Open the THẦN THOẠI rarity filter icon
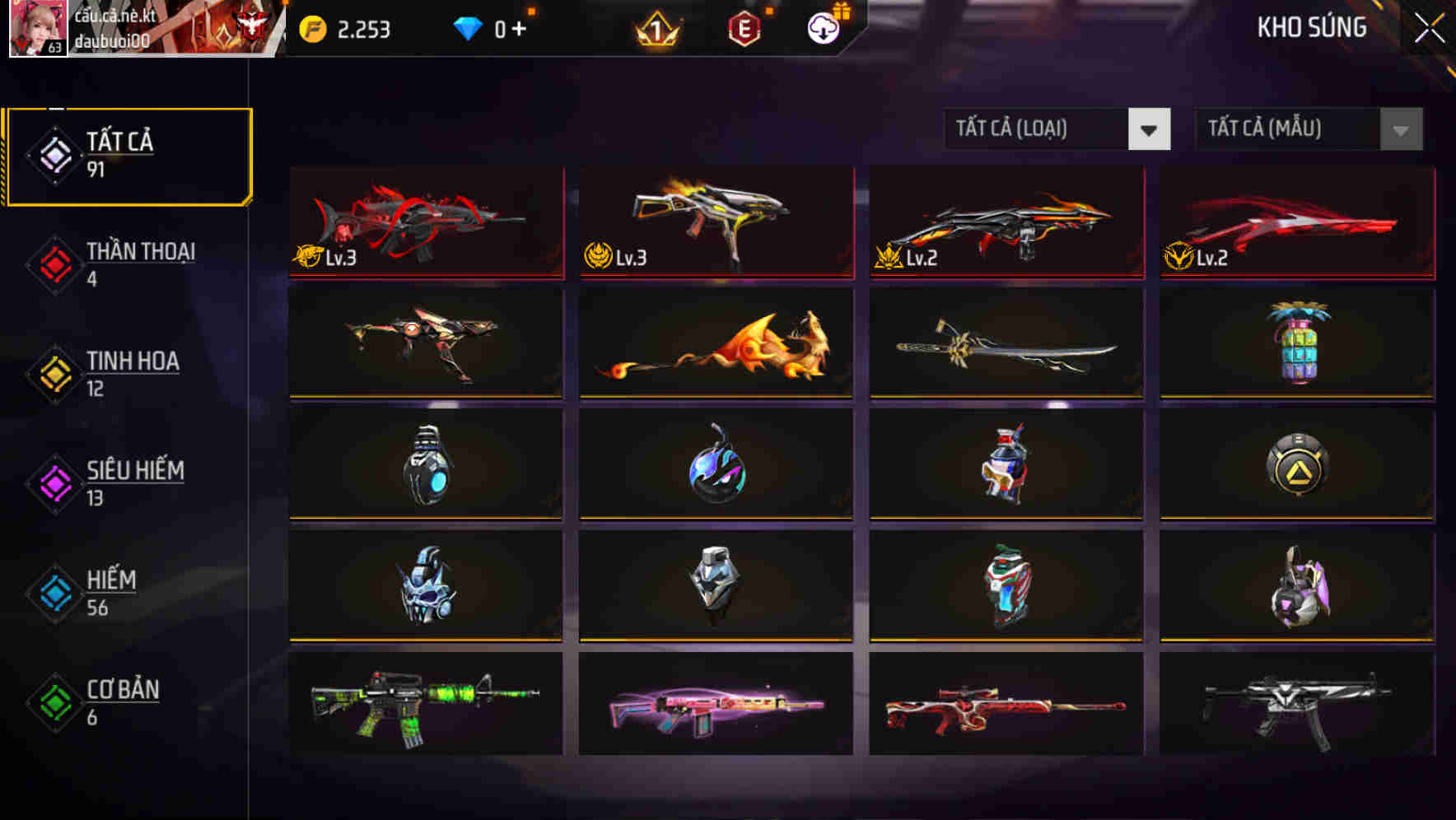Viewport: 1456px width, 820px height. coord(54,264)
